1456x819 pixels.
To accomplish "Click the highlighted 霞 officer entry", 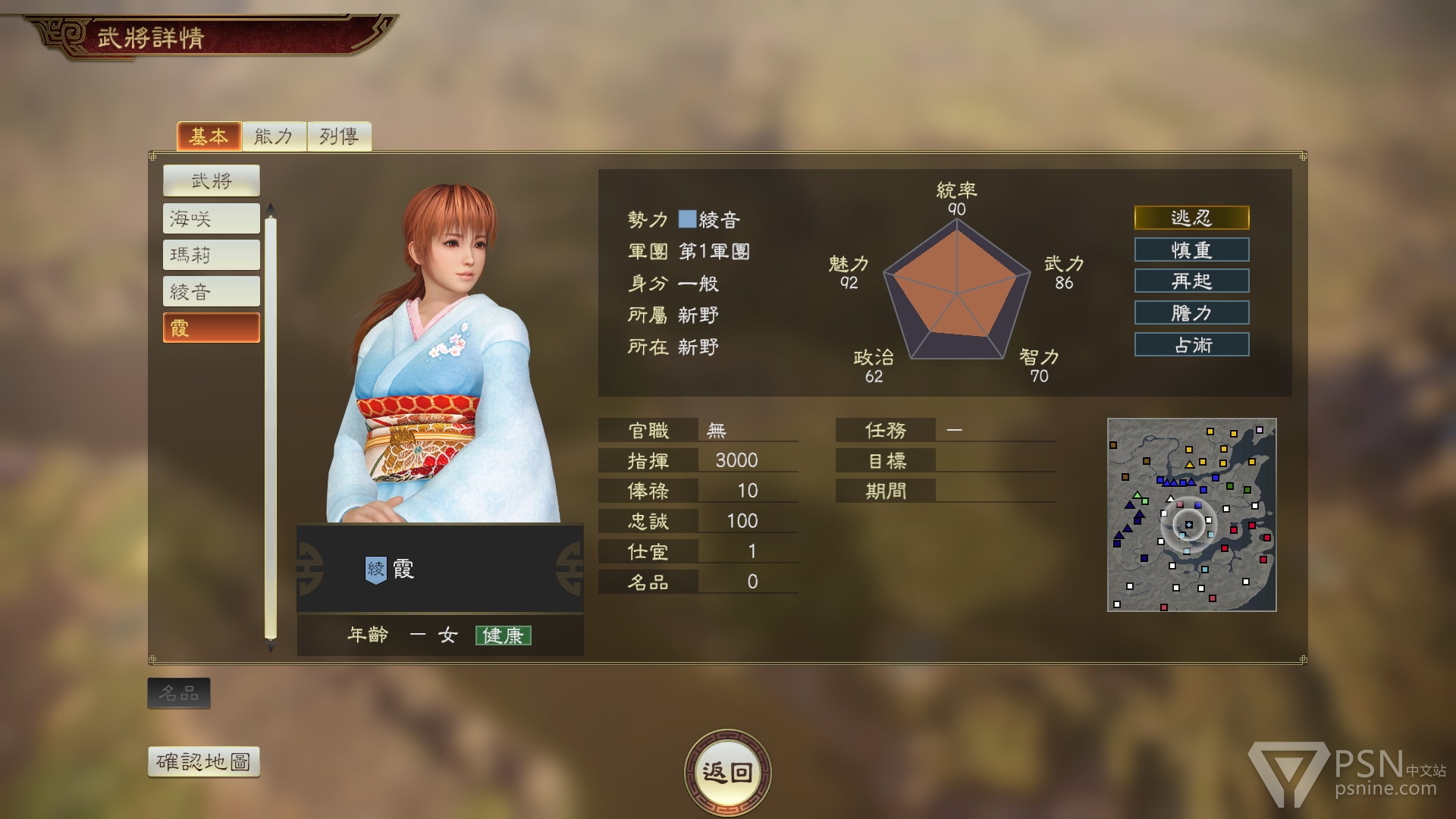I will coord(211,328).
